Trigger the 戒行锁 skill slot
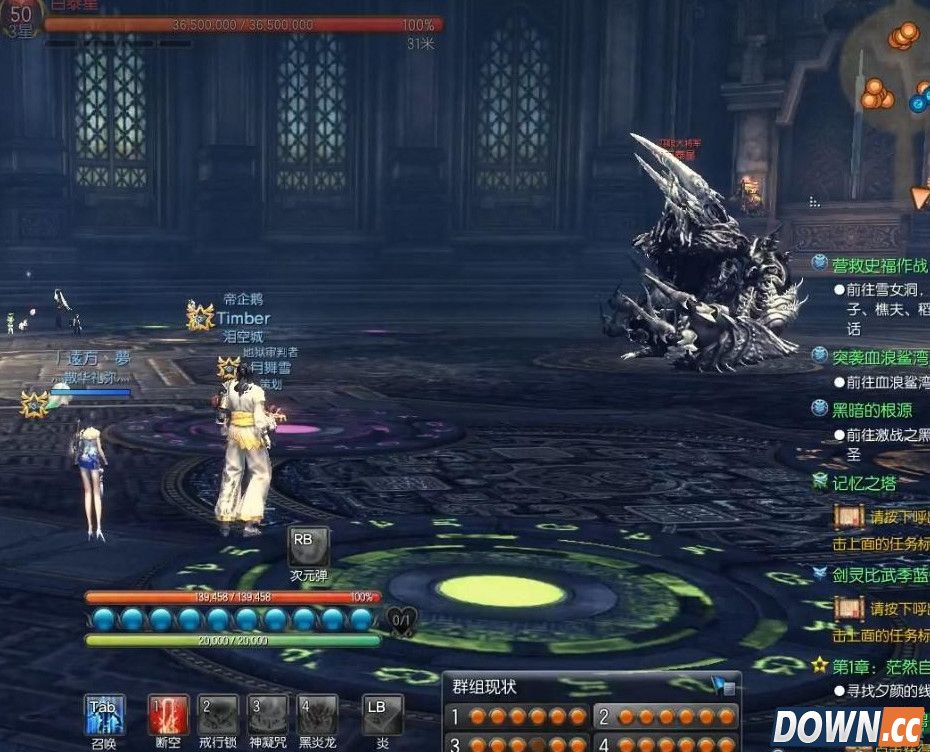This screenshot has width=930, height=752. click(218, 714)
